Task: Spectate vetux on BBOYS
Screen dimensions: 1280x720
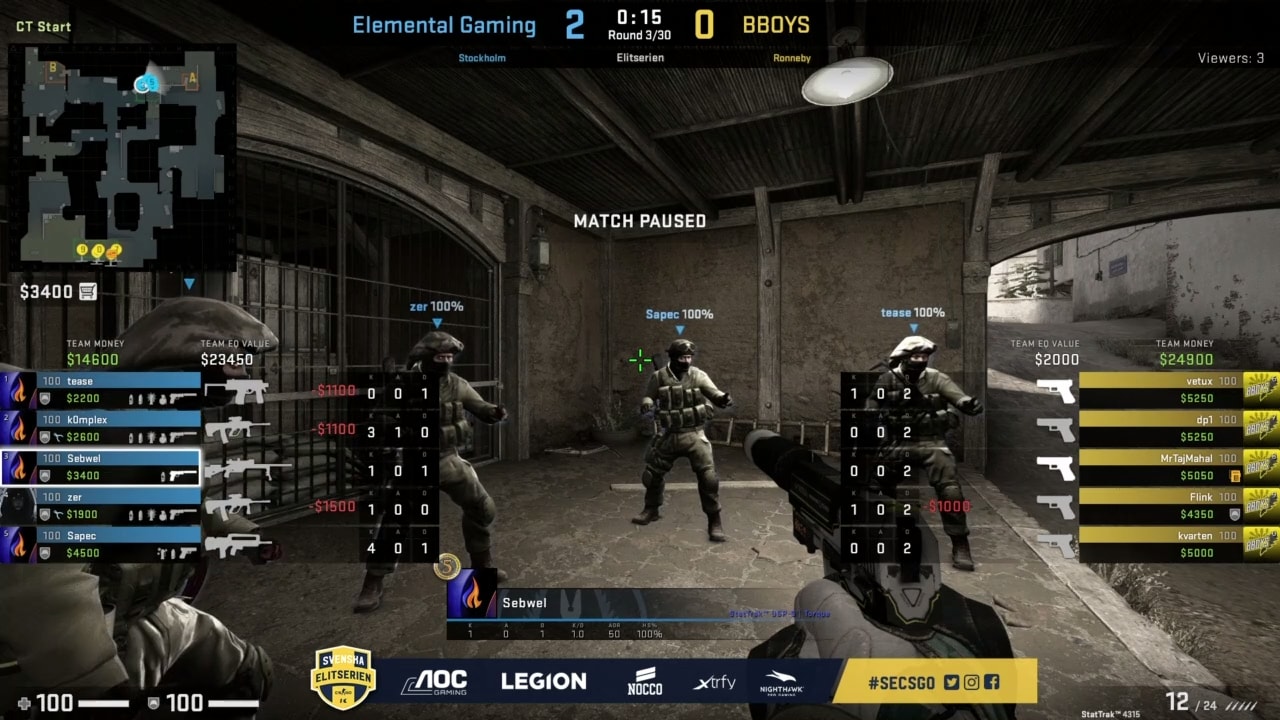Action: point(1160,390)
